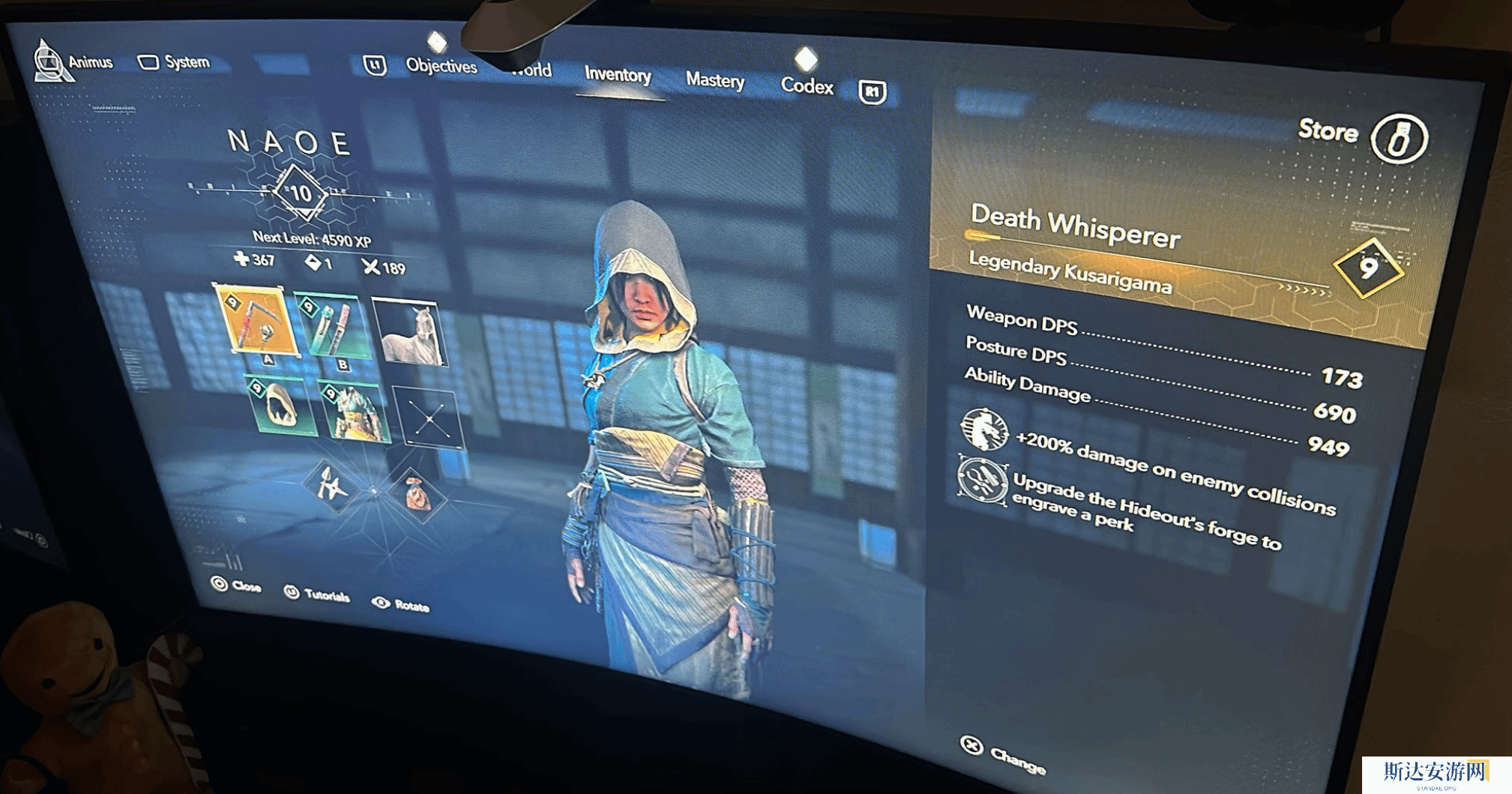Viewport: 1512px width, 794px height.
Task: Select the Death Whisperer kusarigama slot
Action: tap(256, 321)
